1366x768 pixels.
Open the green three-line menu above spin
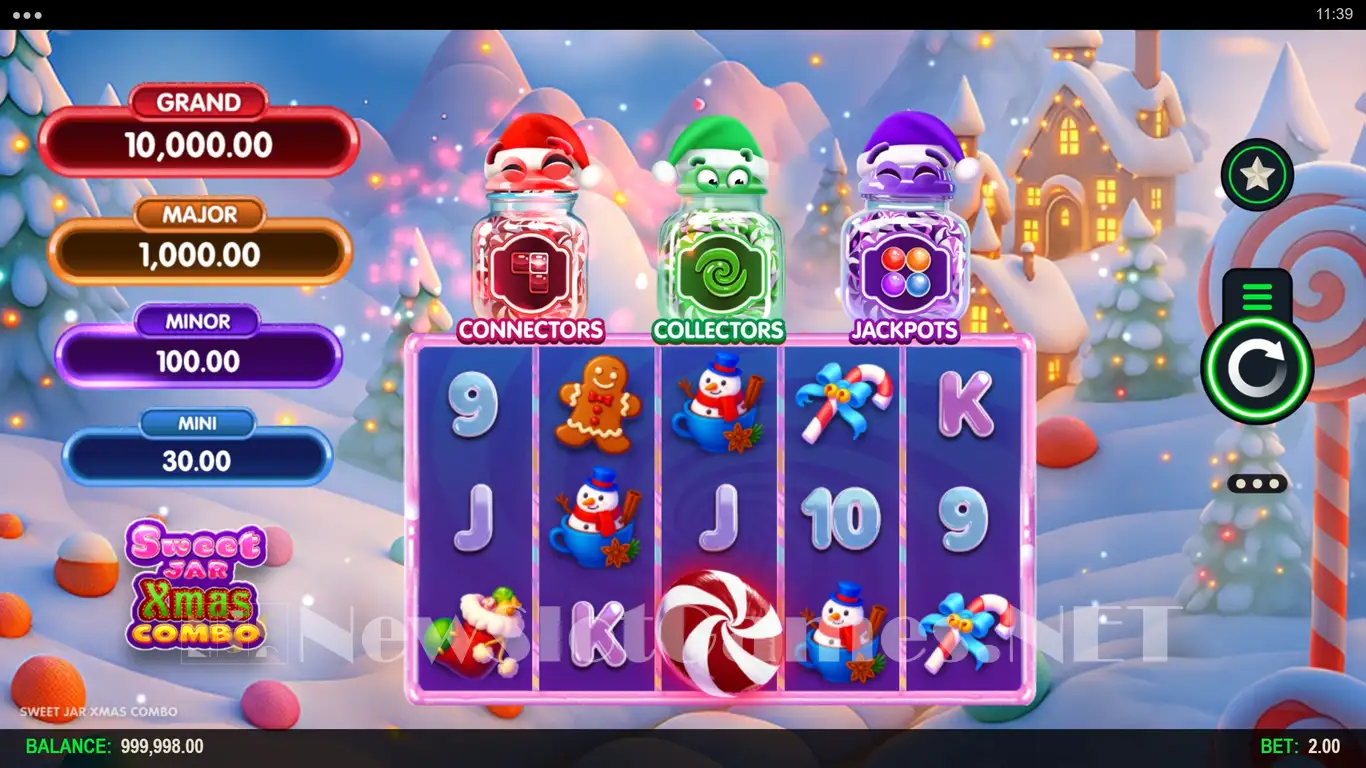point(1257,296)
